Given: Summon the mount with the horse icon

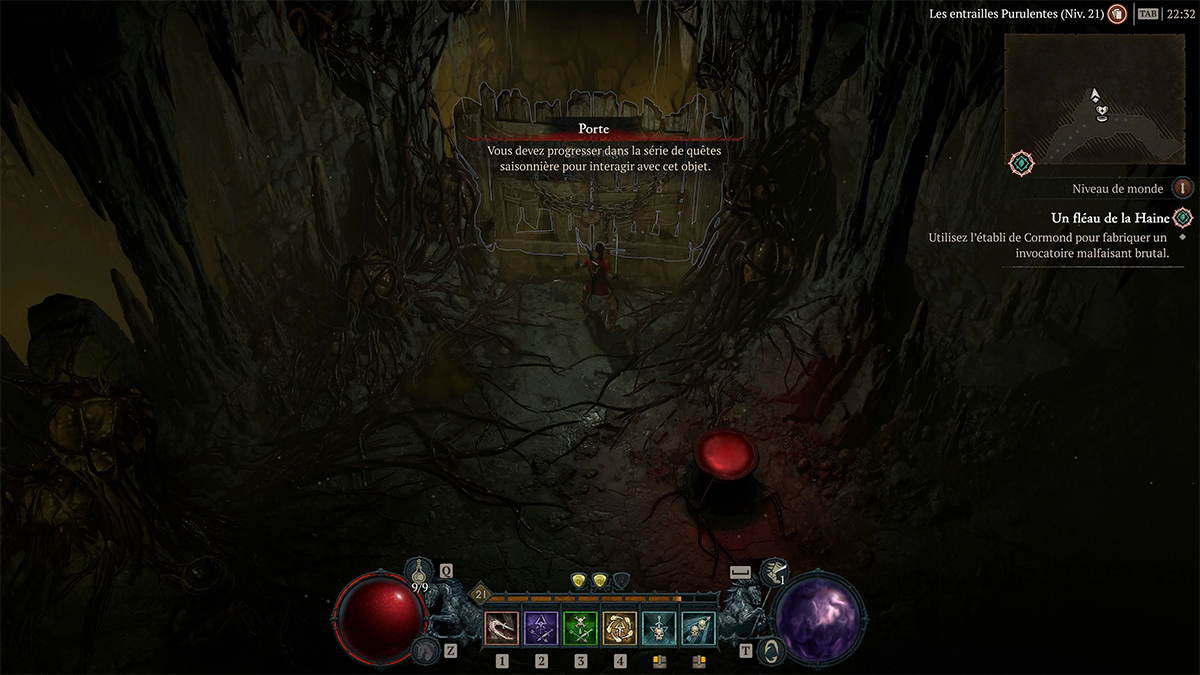Looking at the screenshot, I should coord(424,652).
